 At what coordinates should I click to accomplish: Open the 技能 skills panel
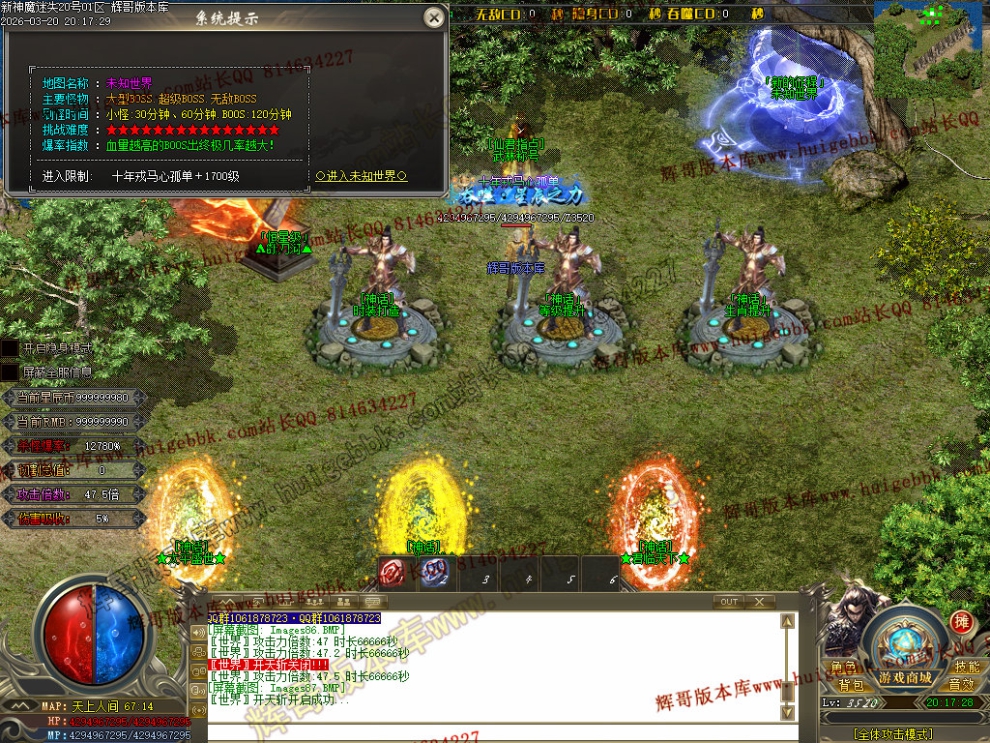[966, 667]
